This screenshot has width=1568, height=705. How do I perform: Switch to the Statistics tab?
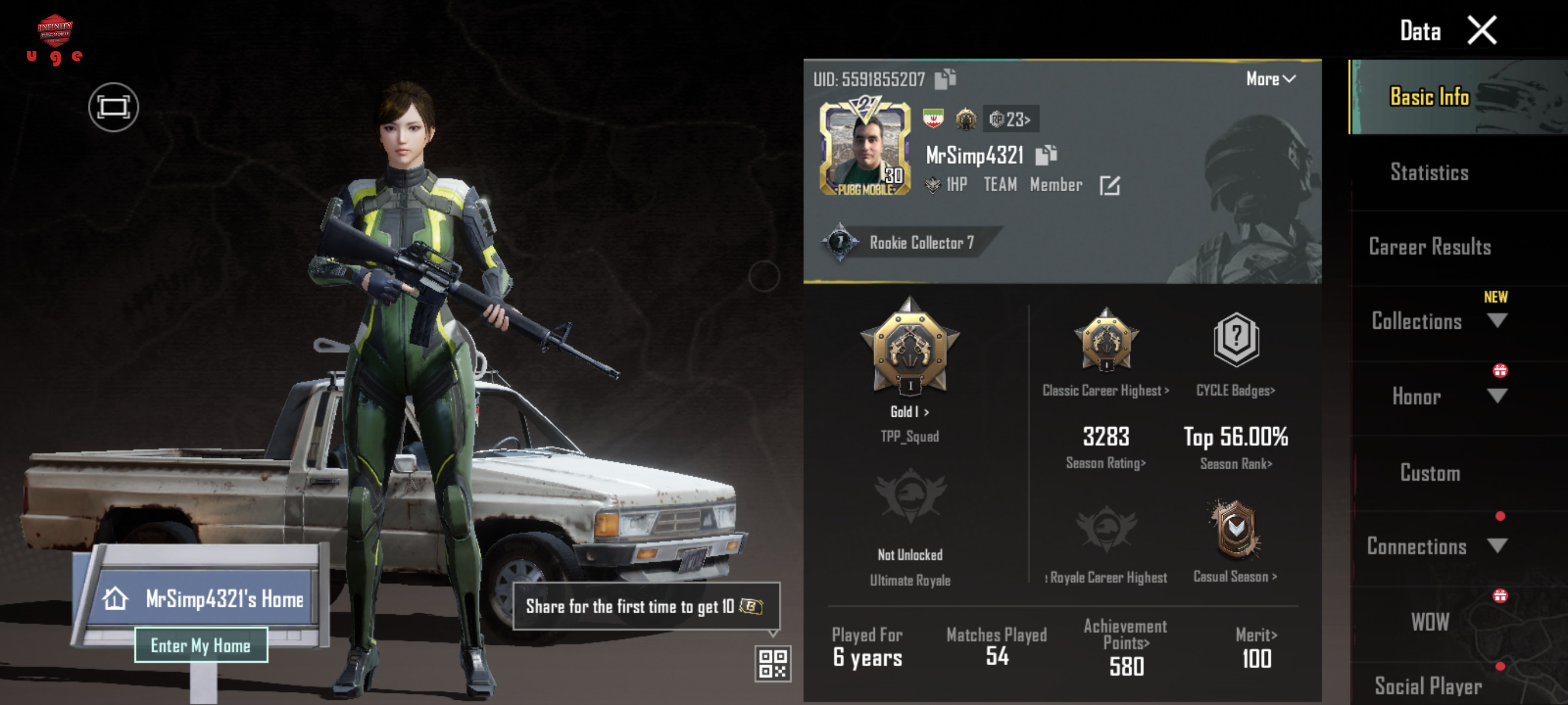pyautogui.click(x=1429, y=173)
